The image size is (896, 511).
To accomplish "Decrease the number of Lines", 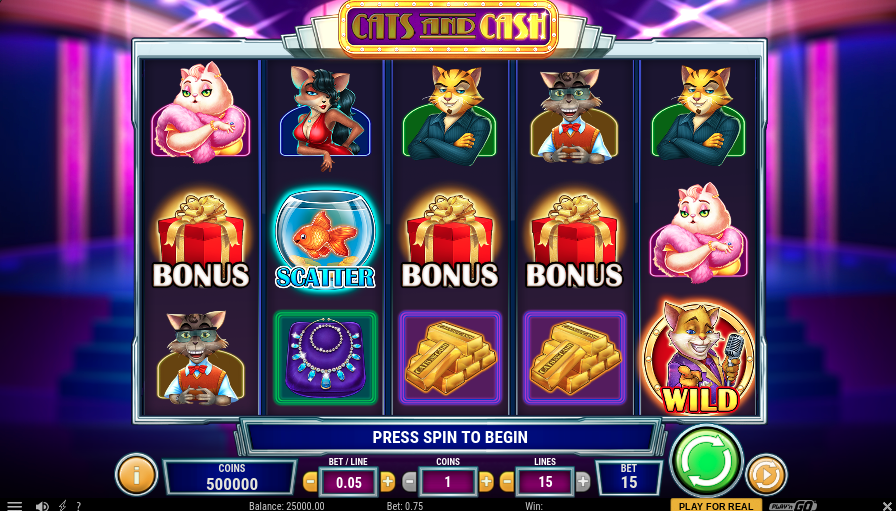I will 507,482.
